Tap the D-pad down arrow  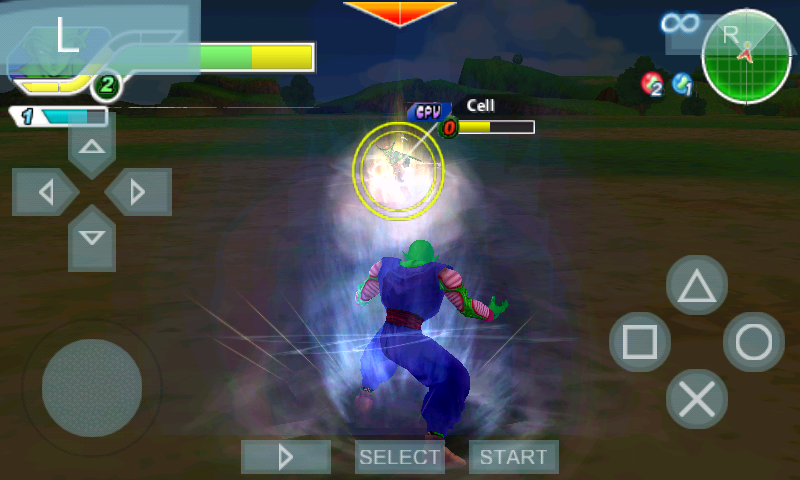click(x=92, y=237)
